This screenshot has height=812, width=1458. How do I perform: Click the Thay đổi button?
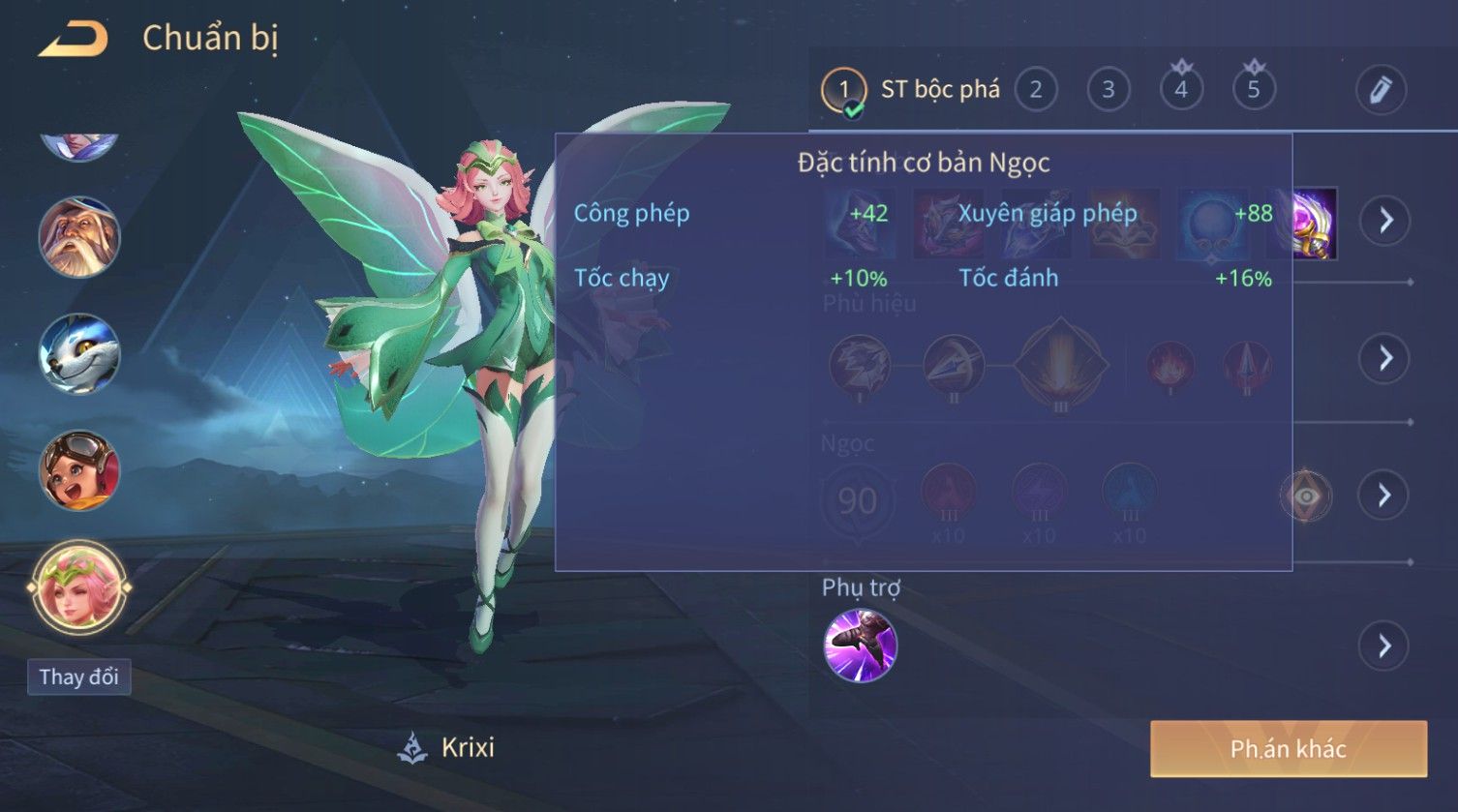coord(79,677)
